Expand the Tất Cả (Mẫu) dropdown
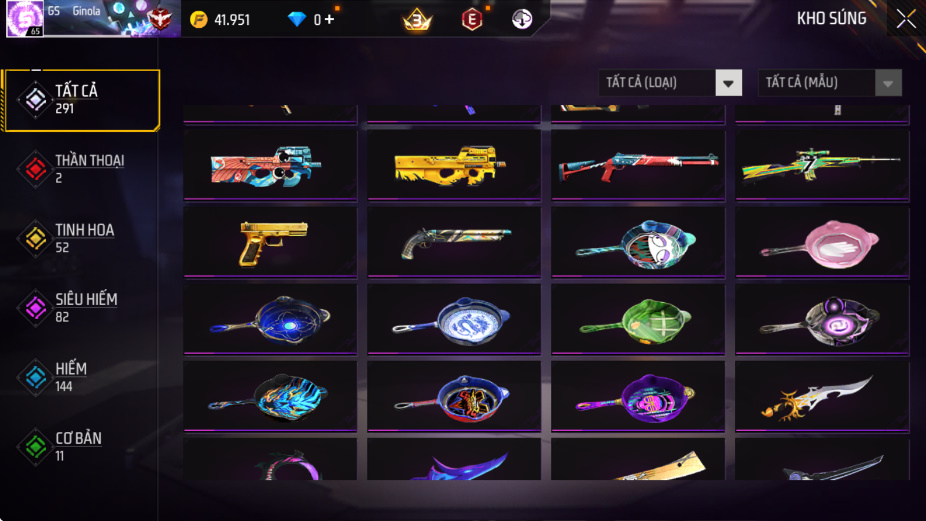926x521 pixels. [829, 83]
